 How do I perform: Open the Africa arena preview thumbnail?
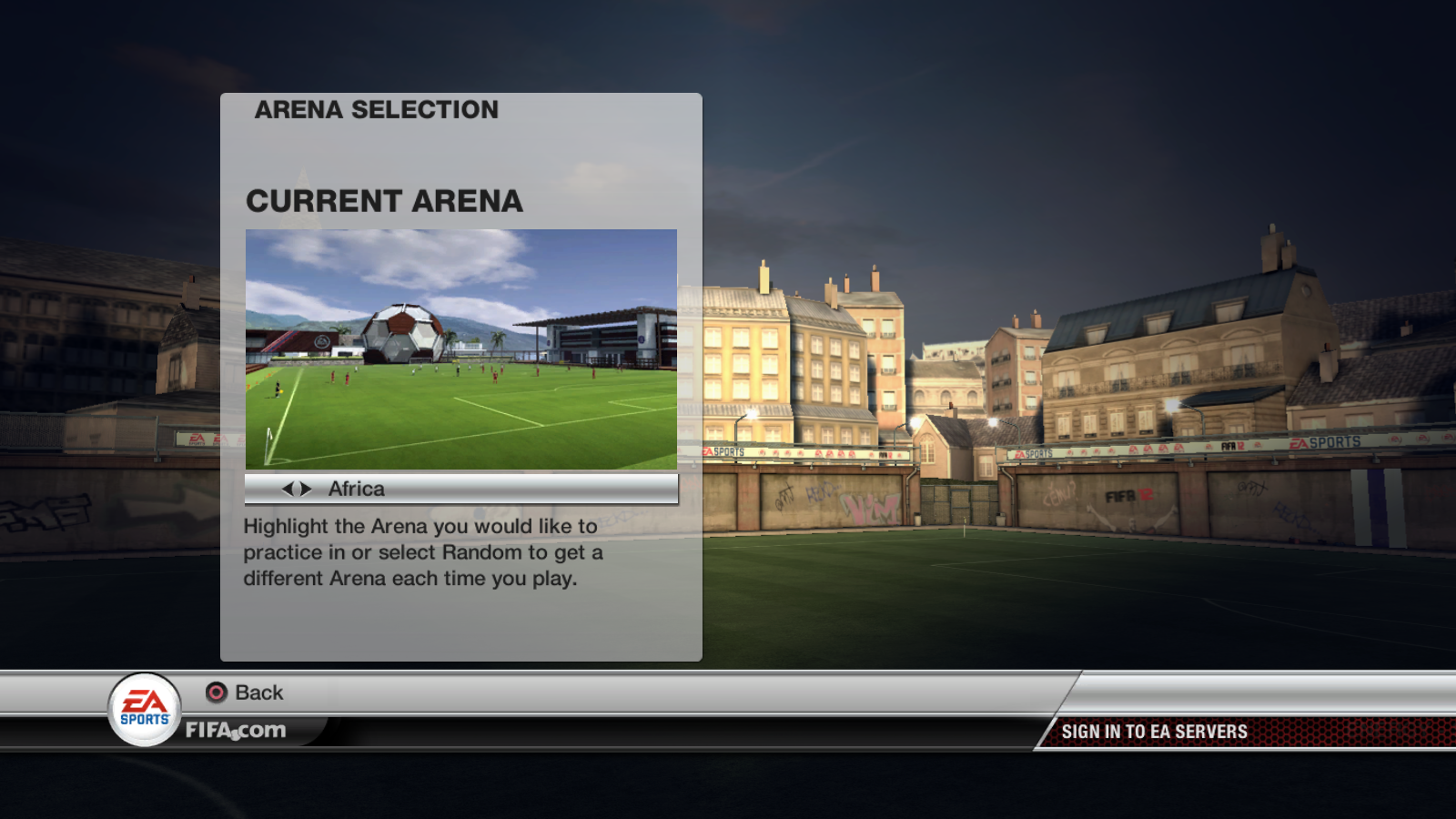[x=460, y=349]
